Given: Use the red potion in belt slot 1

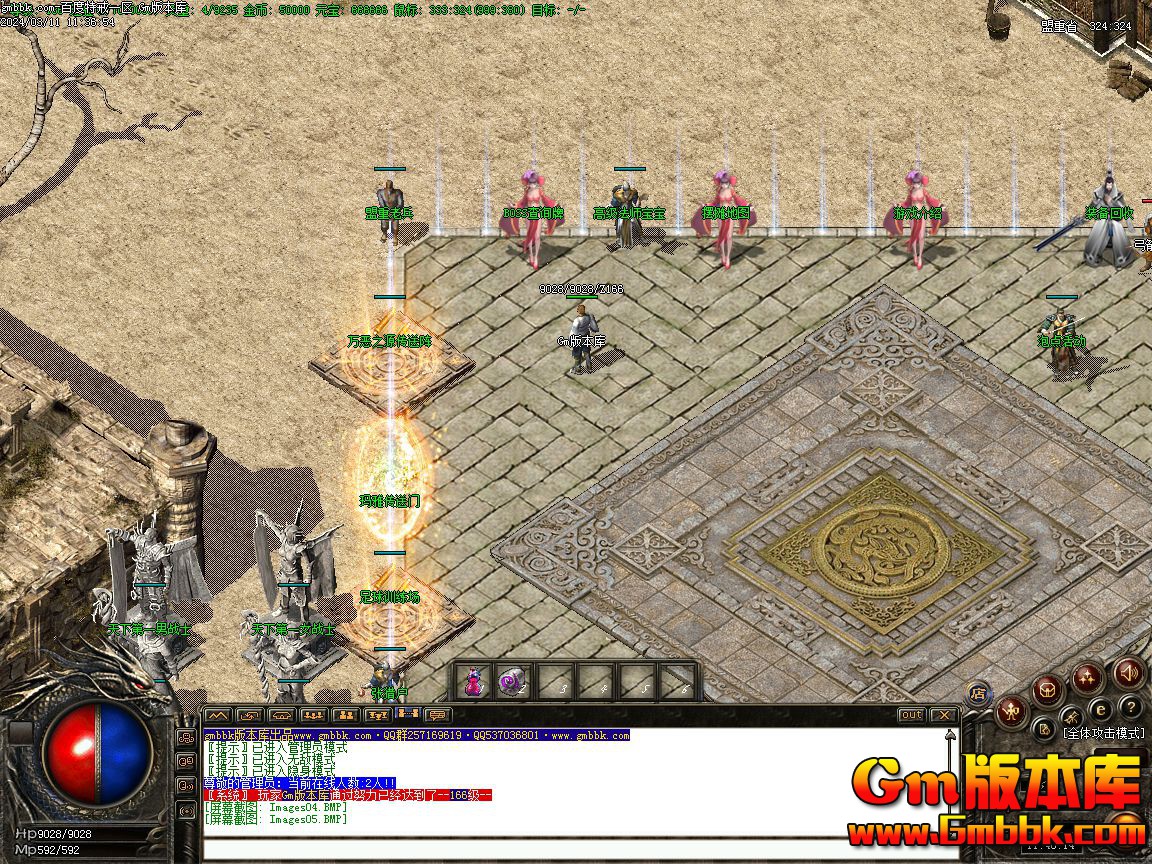Looking at the screenshot, I should tap(473, 682).
